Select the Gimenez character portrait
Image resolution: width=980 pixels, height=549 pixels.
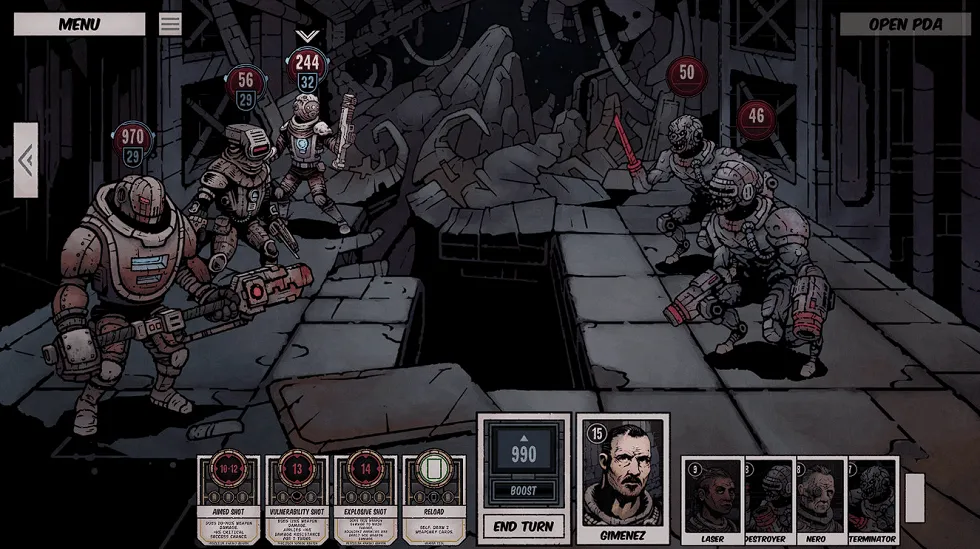pyautogui.click(x=624, y=478)
